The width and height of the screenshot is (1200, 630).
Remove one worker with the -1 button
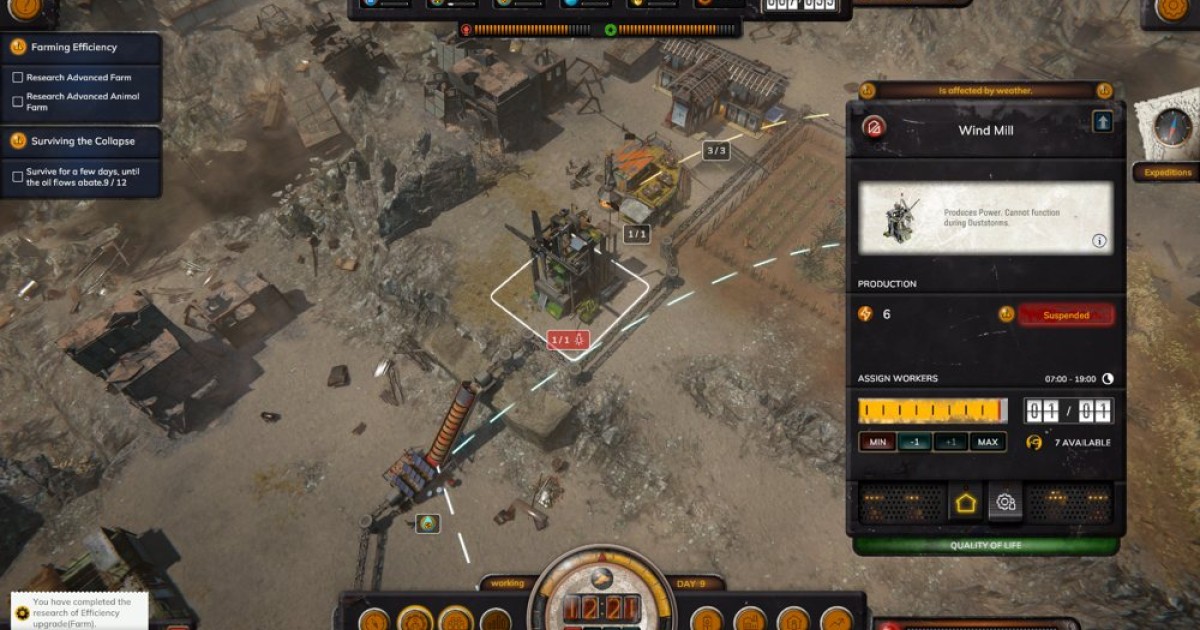click(x=912, y=442)
